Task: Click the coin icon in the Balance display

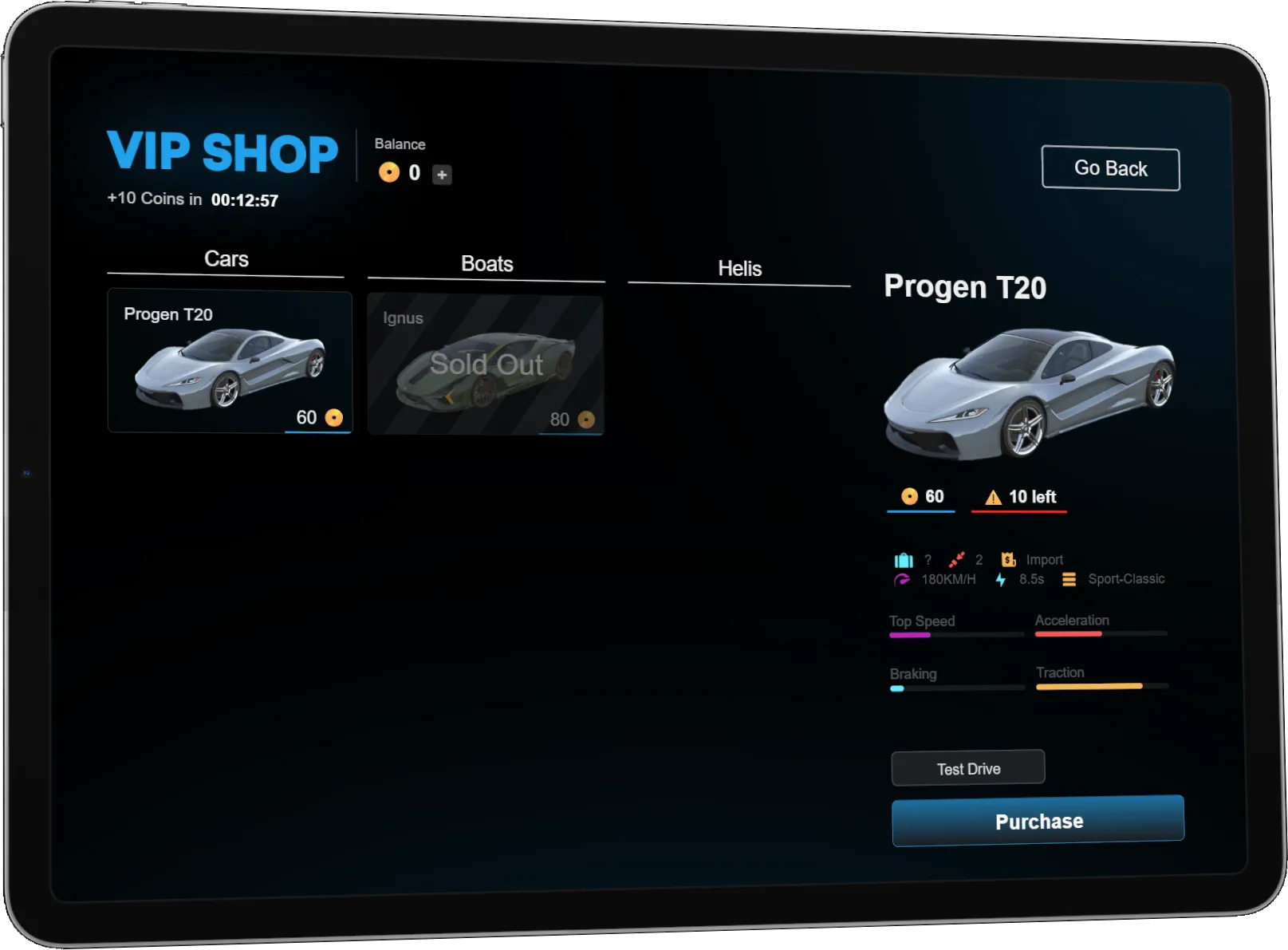Action: (x=389, y=172)
